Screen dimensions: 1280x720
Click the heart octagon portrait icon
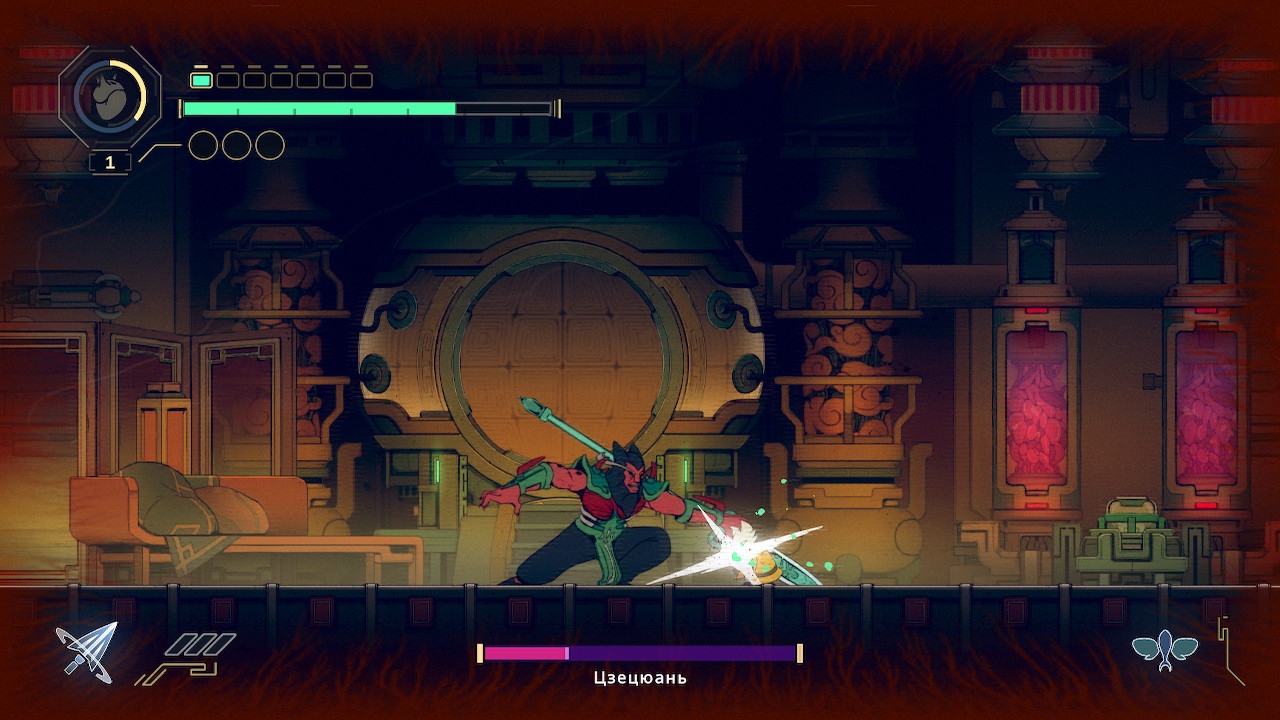[x=110, y=97]
